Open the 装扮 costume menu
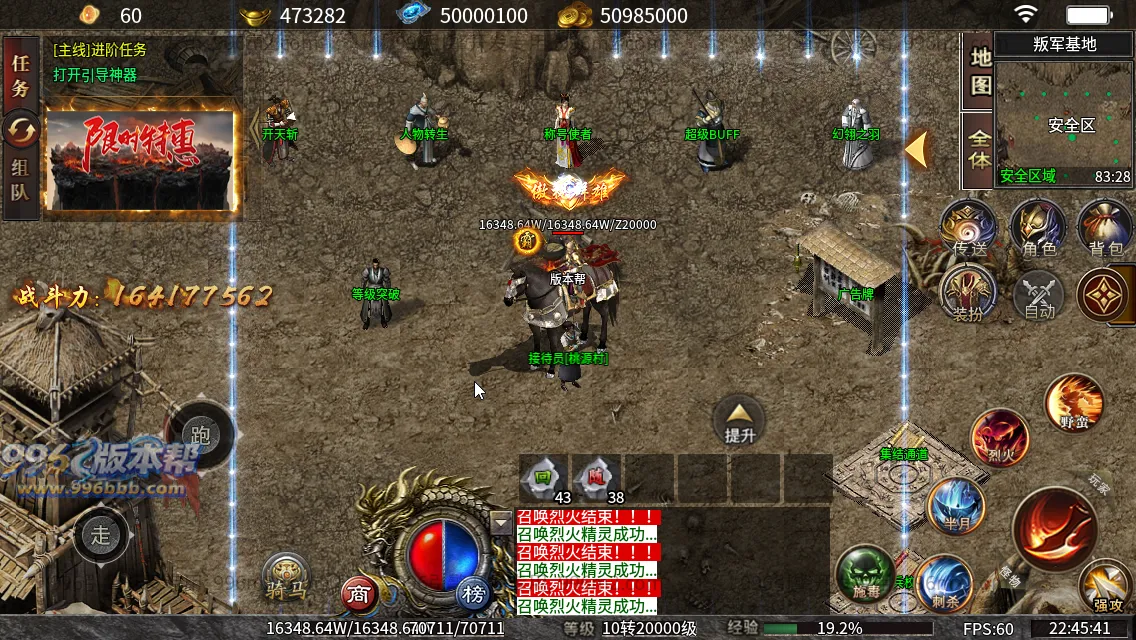 click(968, 292)
